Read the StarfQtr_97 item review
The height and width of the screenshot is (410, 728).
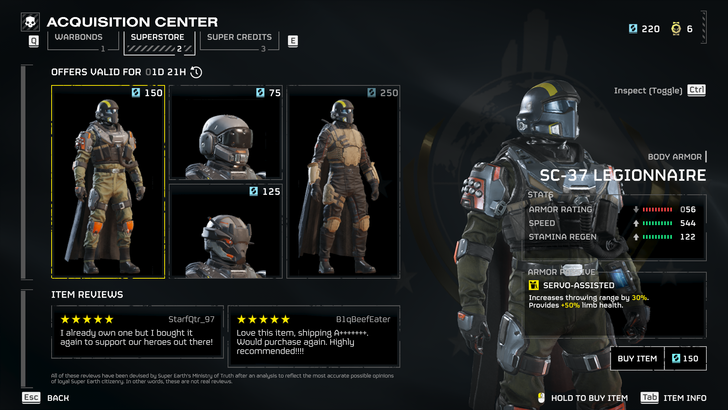click(137, 335)
